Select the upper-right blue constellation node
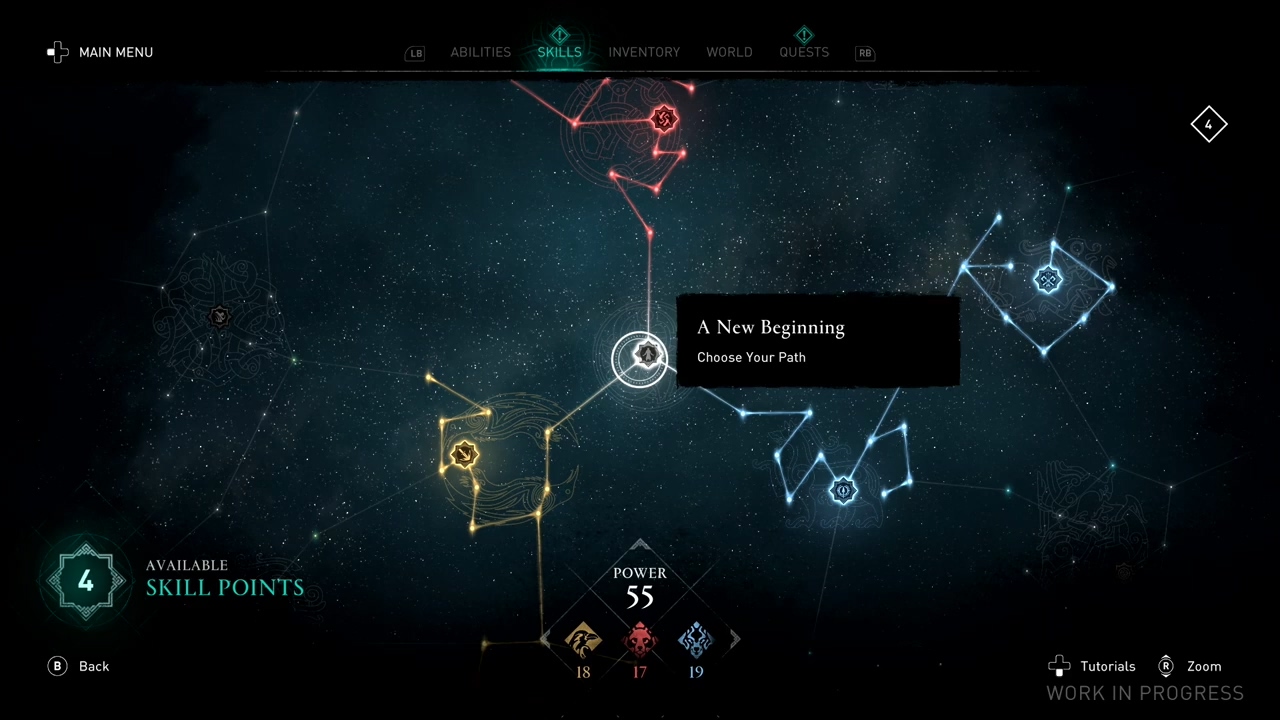This screenshot has height=720, width=1280. pos(1048,279)
